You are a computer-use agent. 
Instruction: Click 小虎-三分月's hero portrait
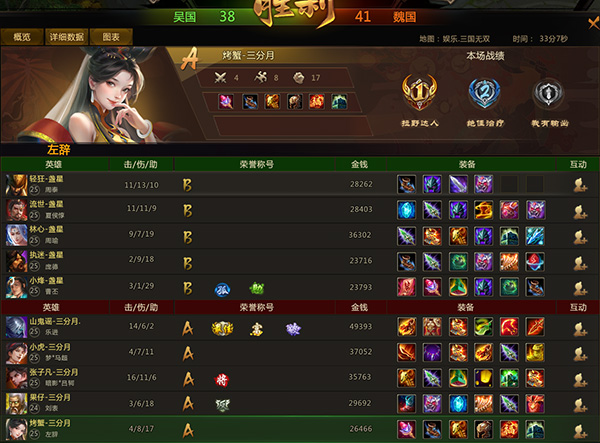(x=15, y=352)
